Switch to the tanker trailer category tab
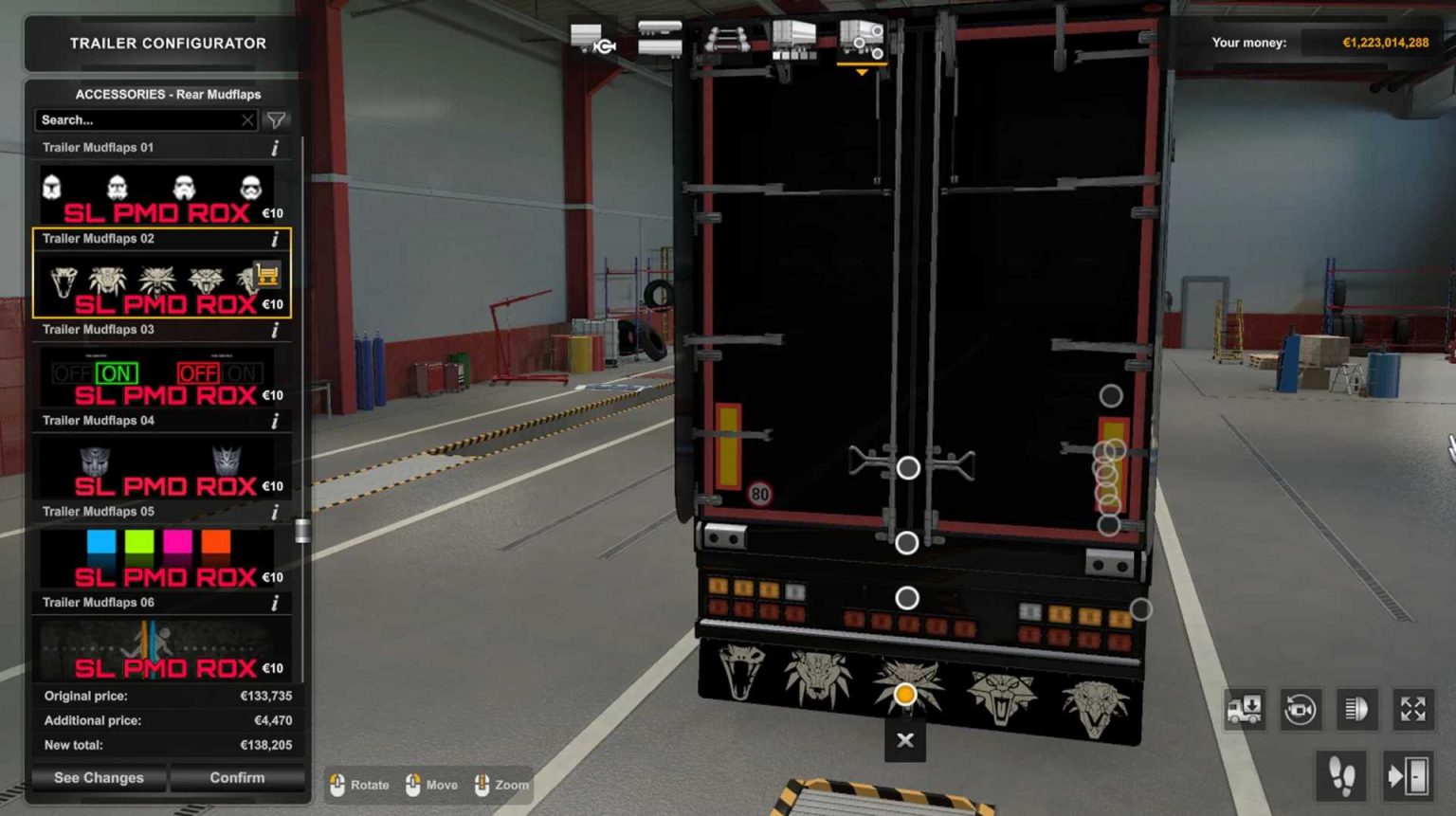Image resolution: width=1456 pixels, height=816 pixels. pyautogui.click(x=661, y=36)
